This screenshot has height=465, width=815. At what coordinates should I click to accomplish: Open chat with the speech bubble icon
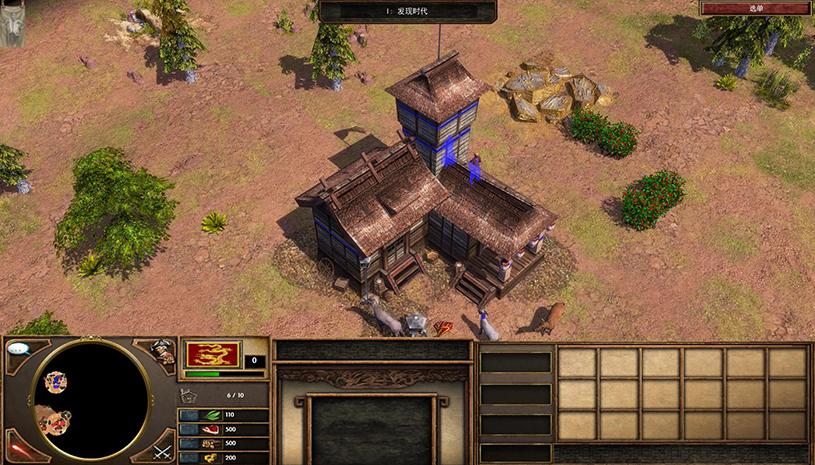pyautogui.click(x=18, y=349)
